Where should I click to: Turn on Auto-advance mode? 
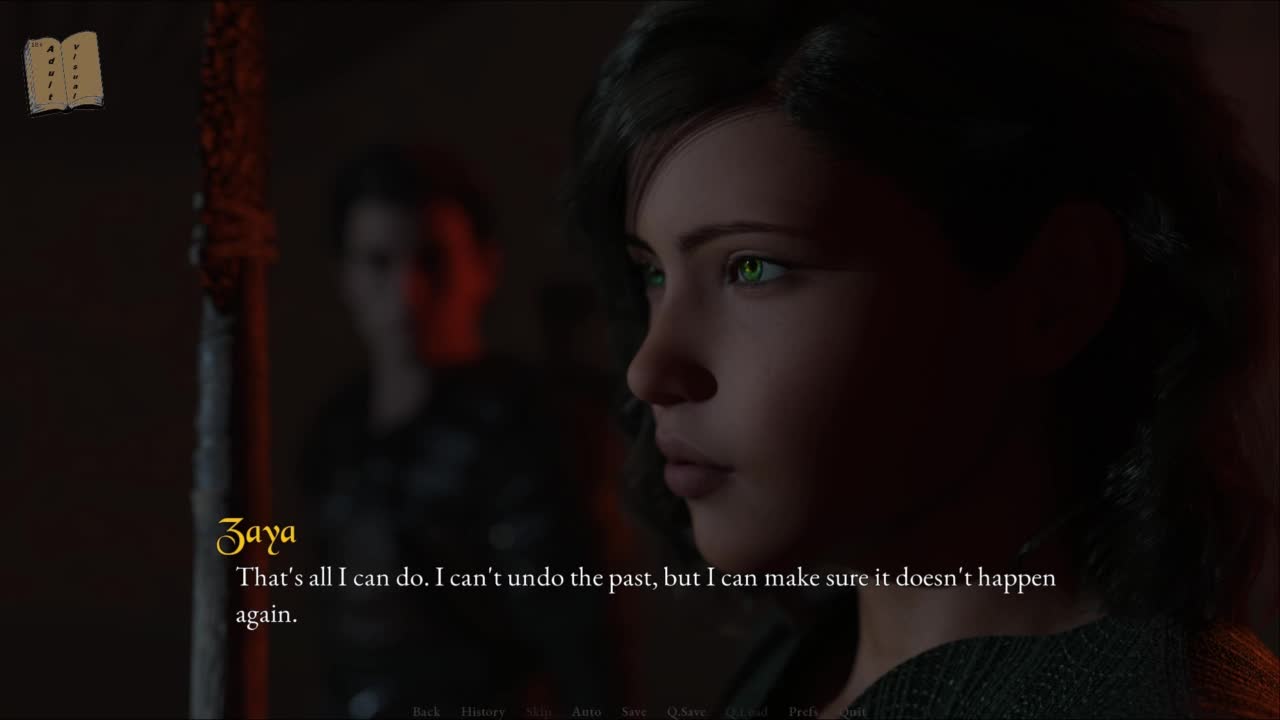586,711
